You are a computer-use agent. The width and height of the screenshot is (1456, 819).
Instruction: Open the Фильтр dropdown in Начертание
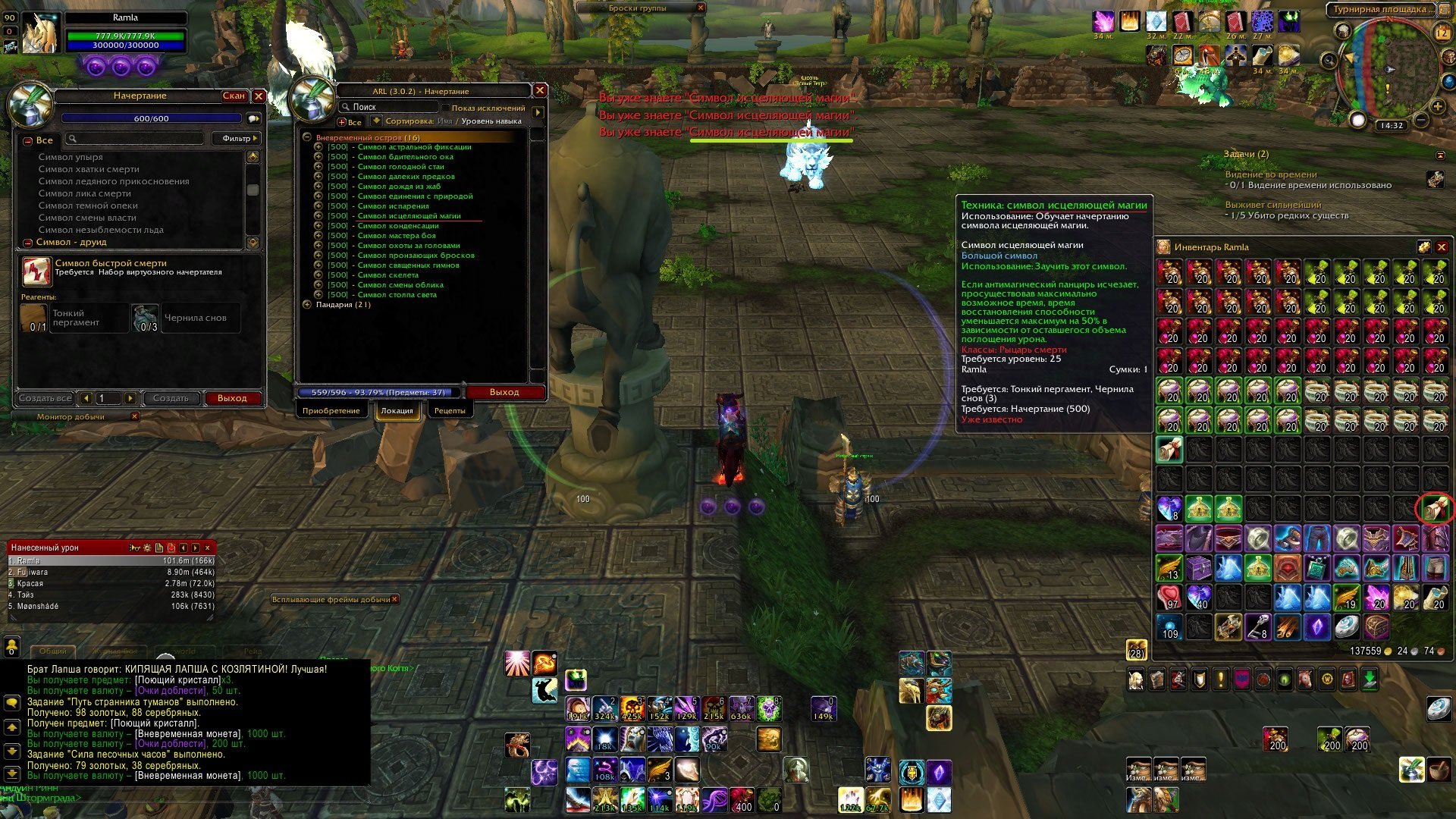coord(240,139)
